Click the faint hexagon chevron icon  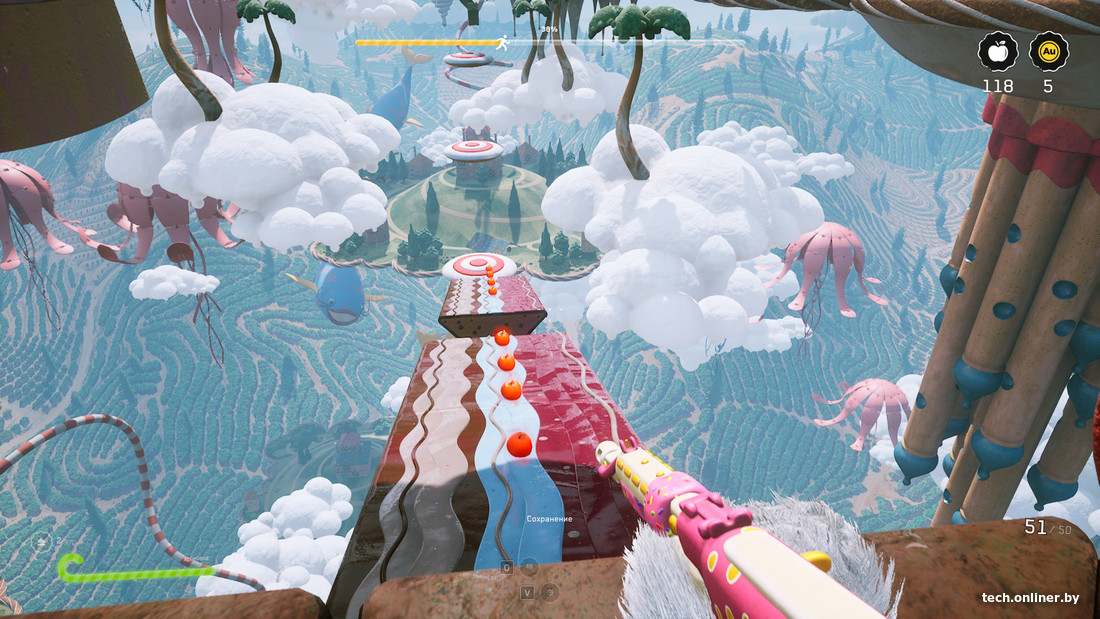(41, 542)
